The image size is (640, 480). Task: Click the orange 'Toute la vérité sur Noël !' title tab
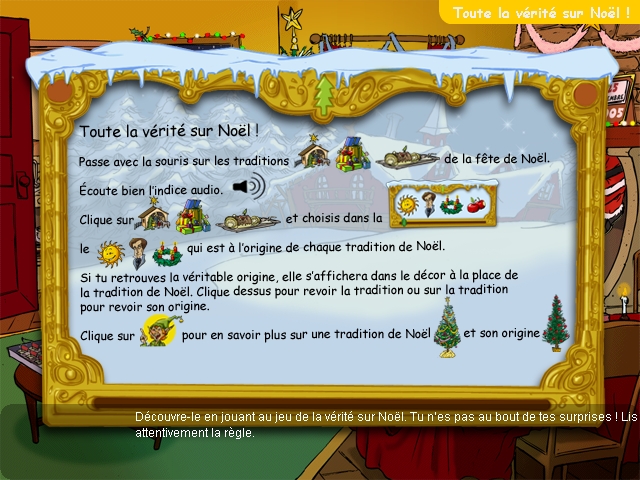click(x=540, y=13)
